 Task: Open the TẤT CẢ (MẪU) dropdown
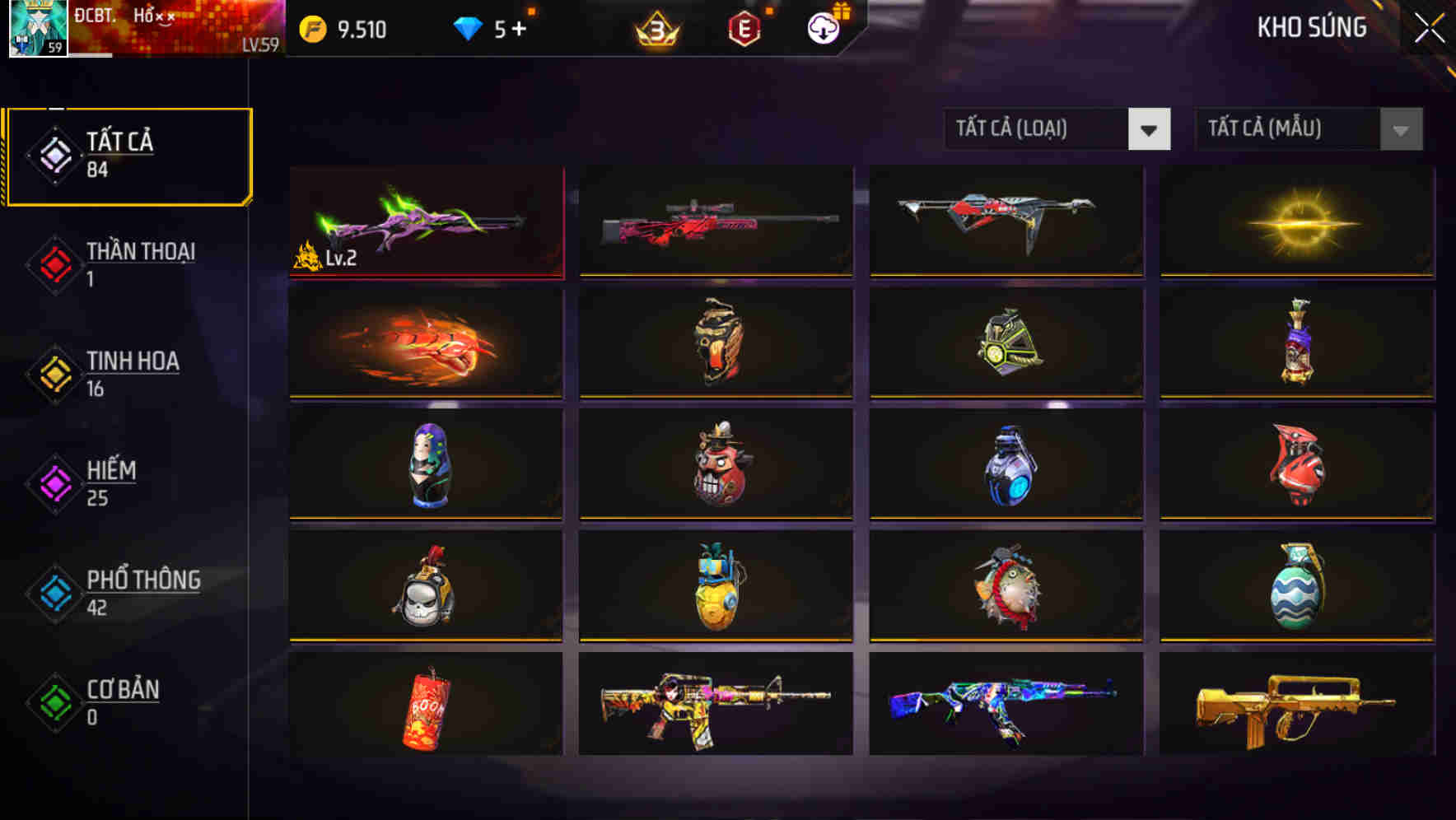[1309, 129]
